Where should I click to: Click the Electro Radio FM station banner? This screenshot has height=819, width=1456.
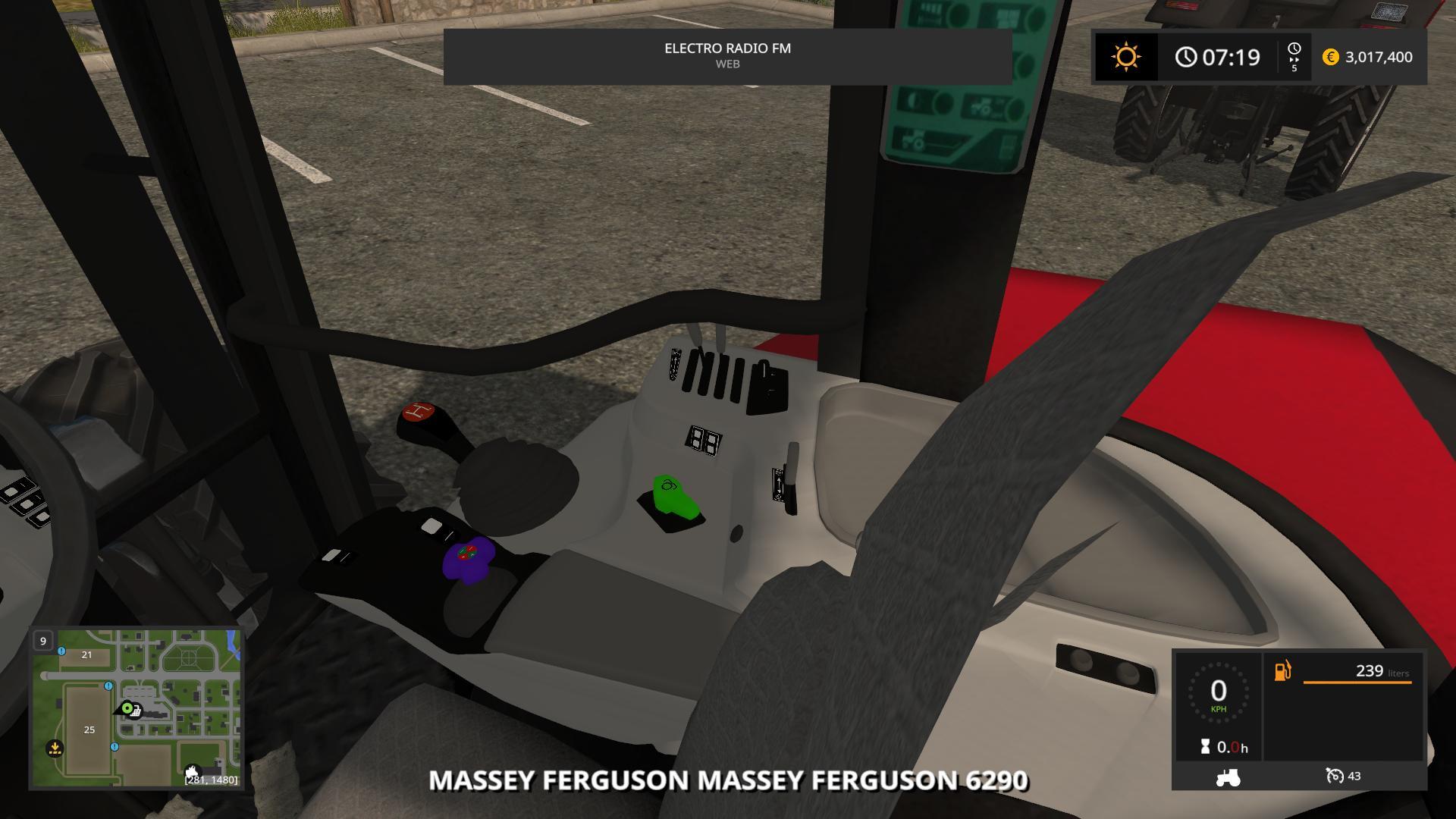point(727,55)
